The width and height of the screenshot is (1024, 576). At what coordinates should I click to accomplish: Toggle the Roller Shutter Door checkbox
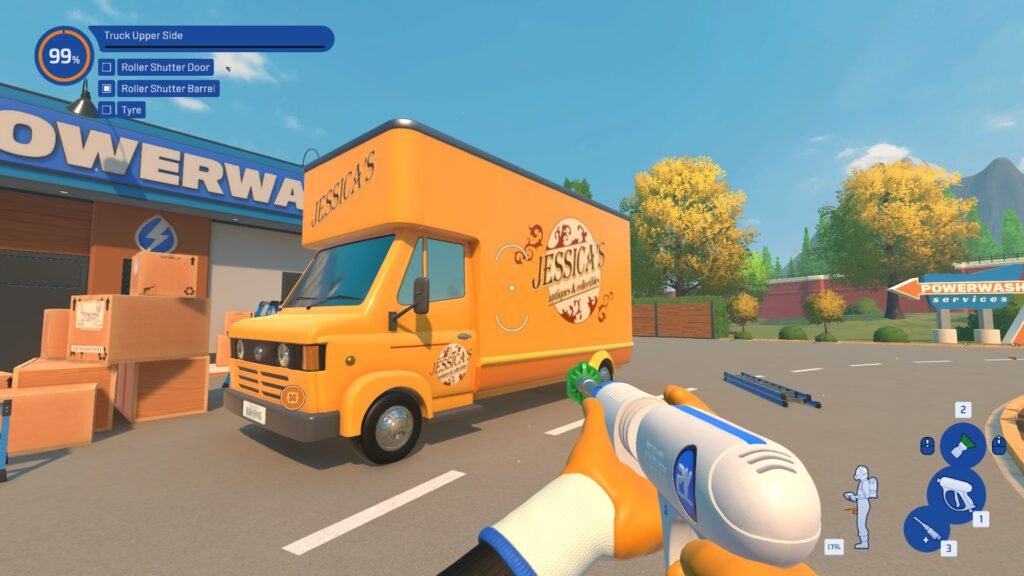tap(106, 67)
